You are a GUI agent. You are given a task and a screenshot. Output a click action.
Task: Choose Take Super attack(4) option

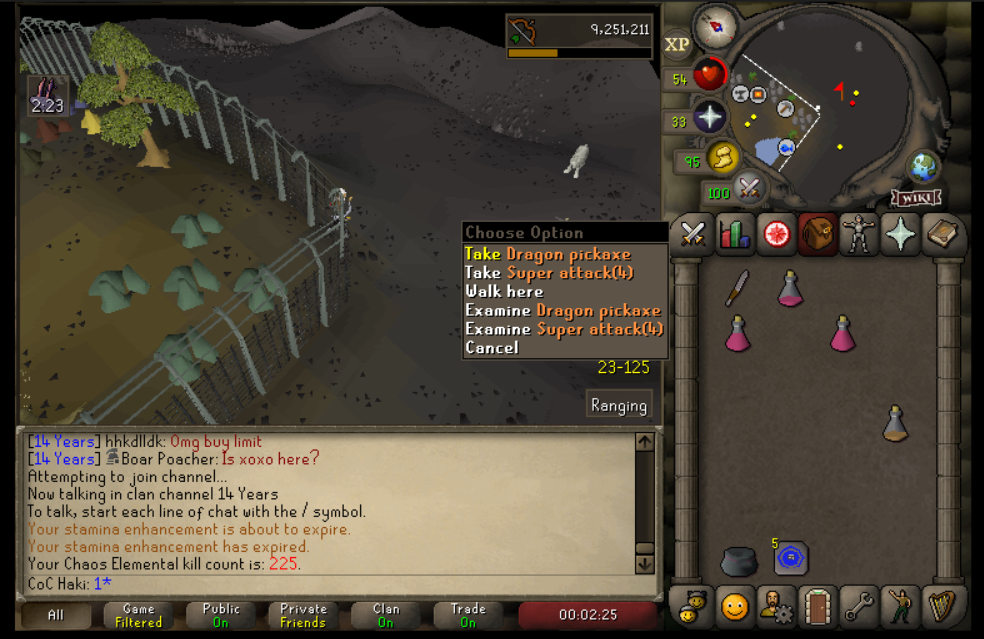[549, 273]
